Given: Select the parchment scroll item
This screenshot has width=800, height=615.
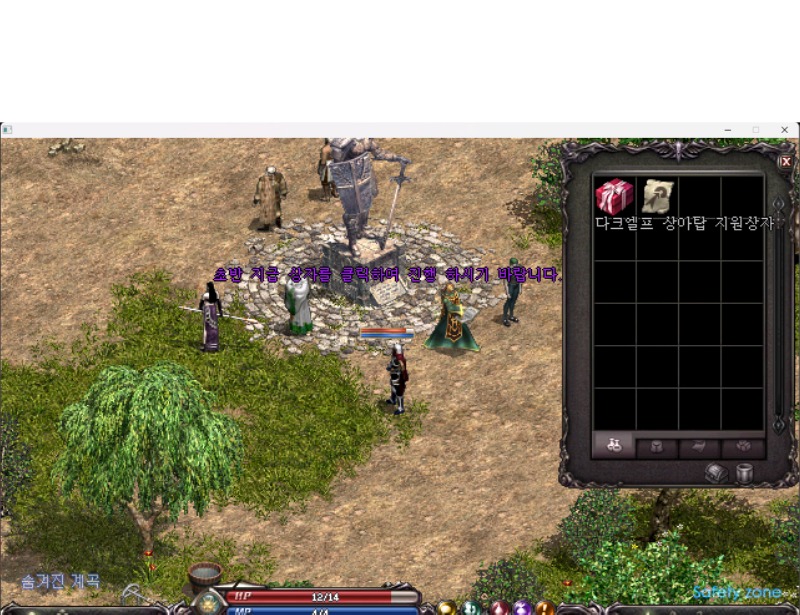Looking at the screenshot, I should coord(657,196).
